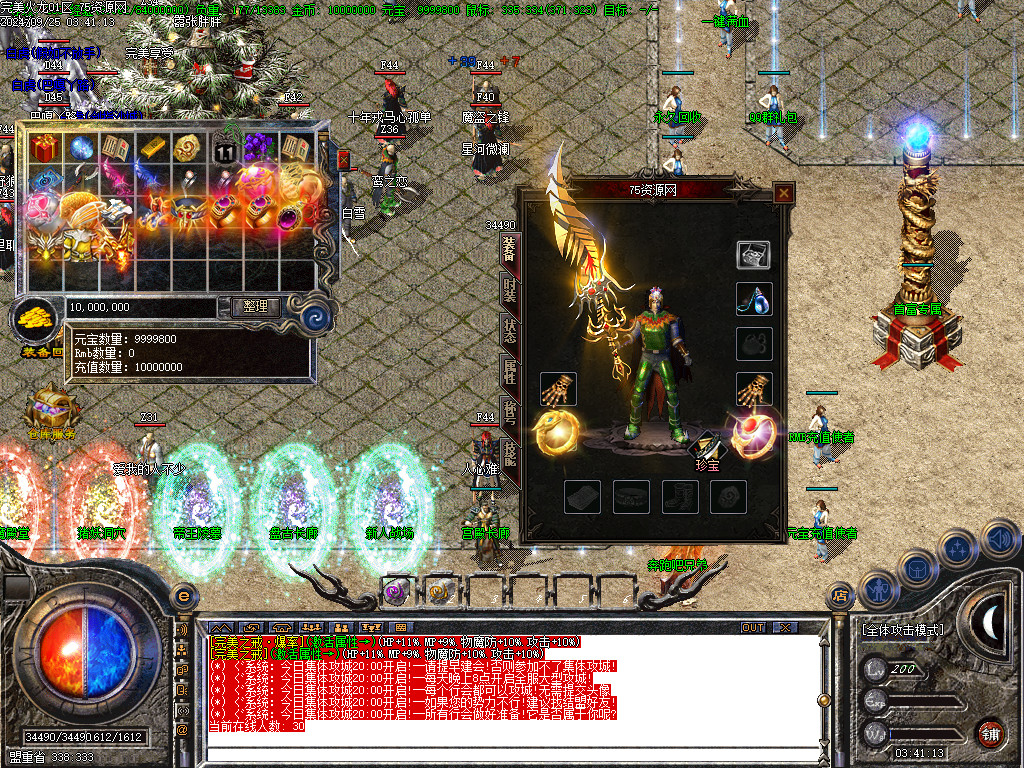The height and width of the screenshot is (768, 1024).
Task: Open the 状态 tab
Action: (x=509, y=331)
